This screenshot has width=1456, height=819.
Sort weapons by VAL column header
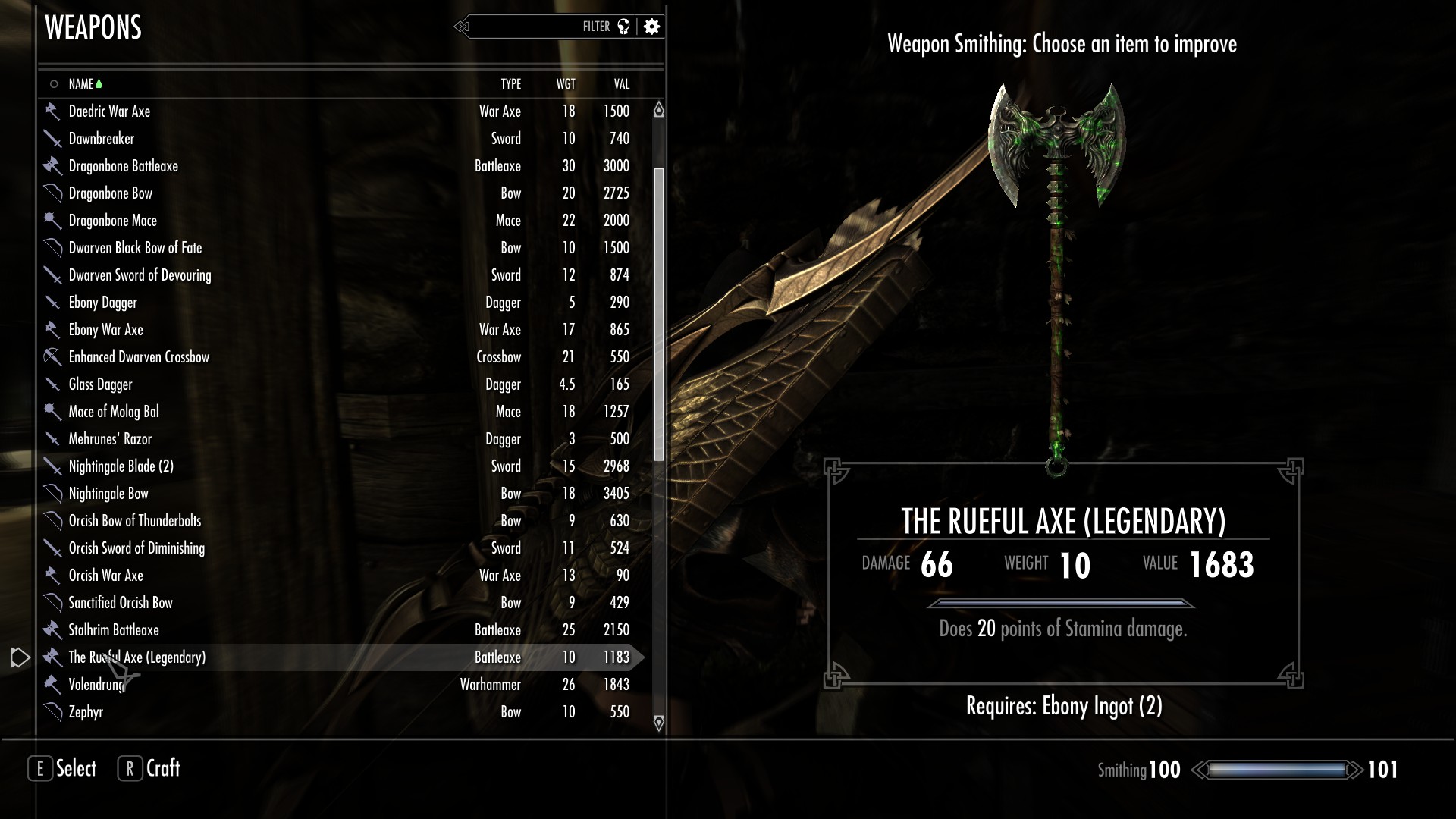(x=621, y=84)
